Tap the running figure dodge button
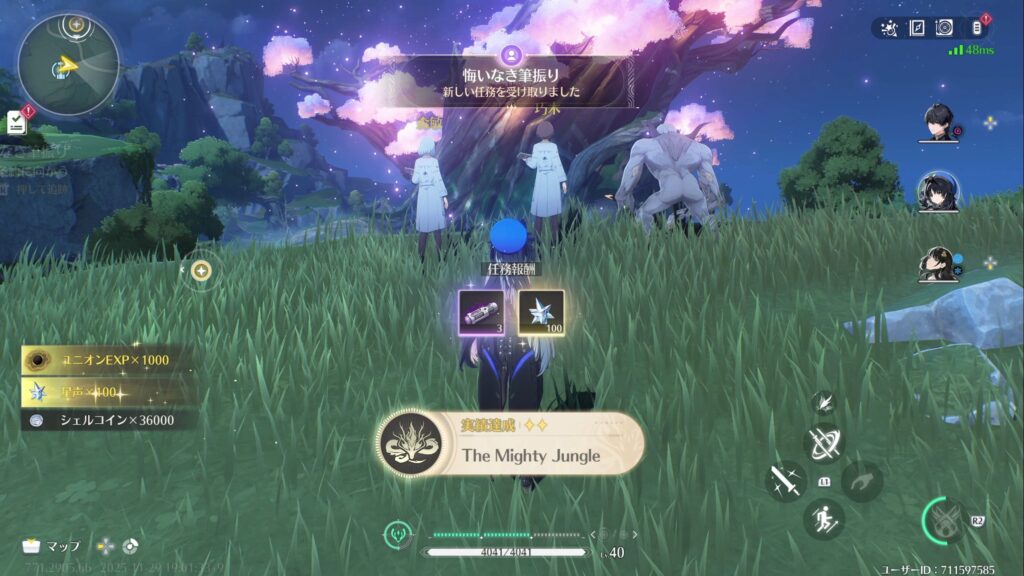This screenshot has width=1024, height=576. (x=824, y=518)
